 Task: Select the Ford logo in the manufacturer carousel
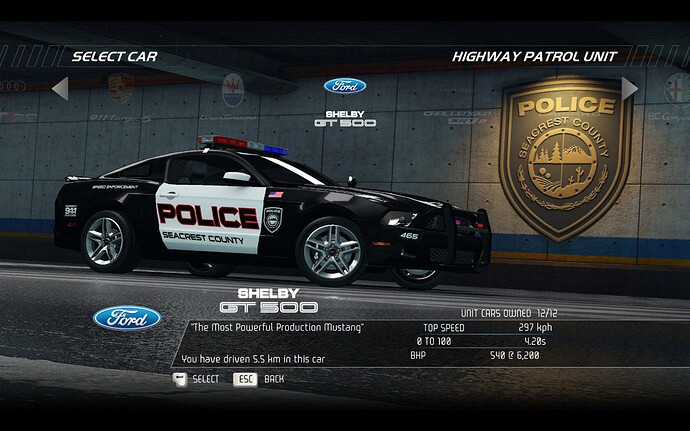click(x=345, y=86)
